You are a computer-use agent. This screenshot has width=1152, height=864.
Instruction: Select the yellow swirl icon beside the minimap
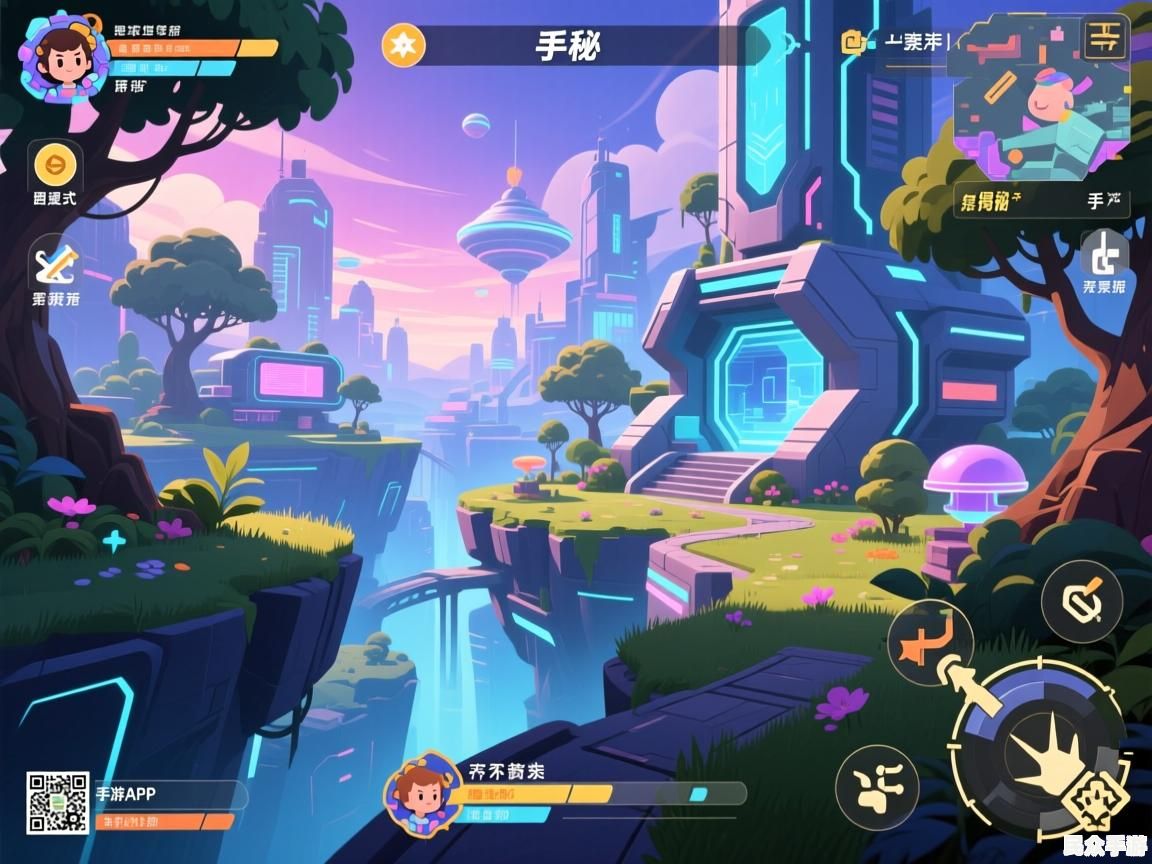(854, 42)
